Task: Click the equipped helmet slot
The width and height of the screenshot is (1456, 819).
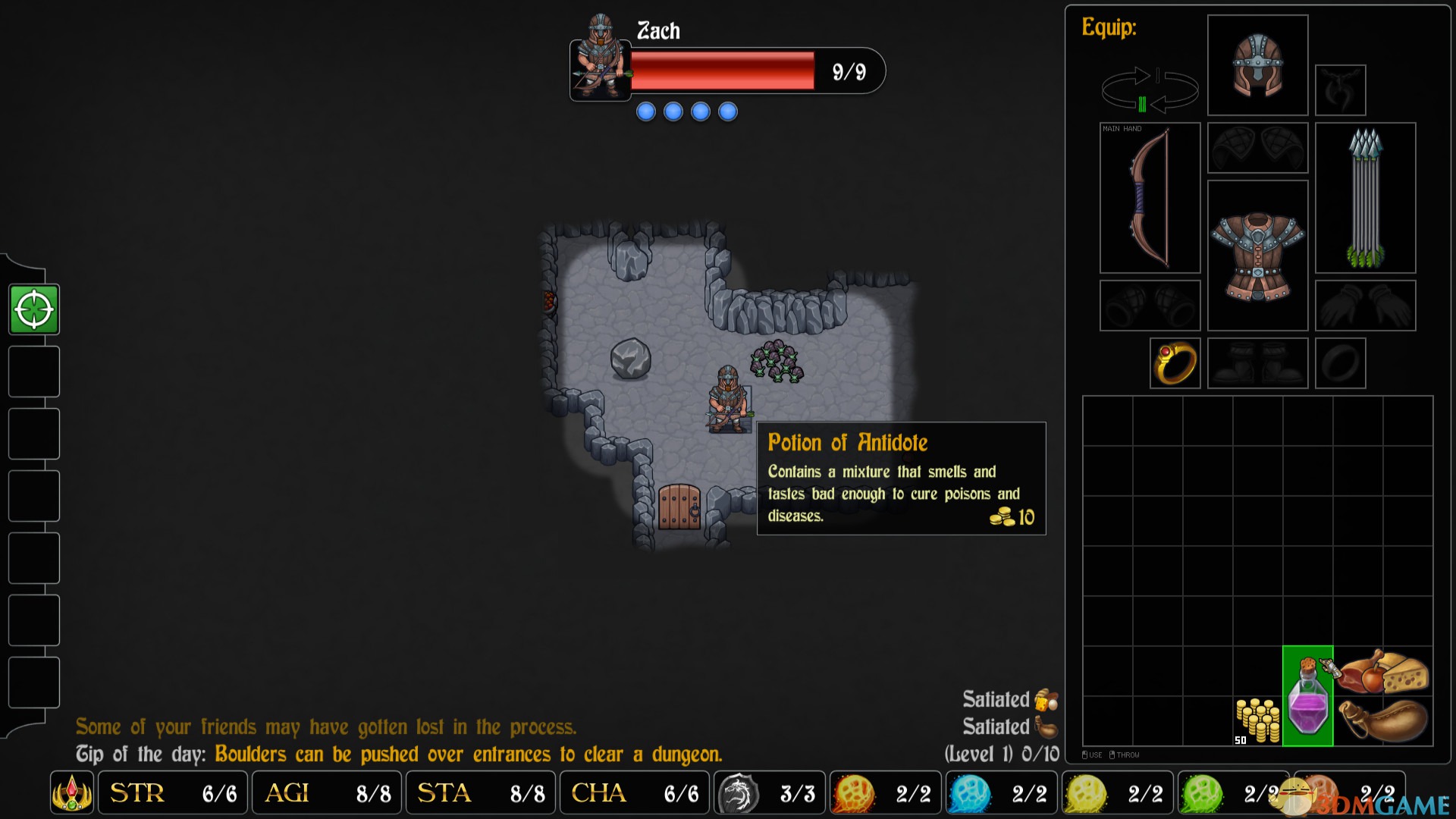Action: [x=1257, y=65]
